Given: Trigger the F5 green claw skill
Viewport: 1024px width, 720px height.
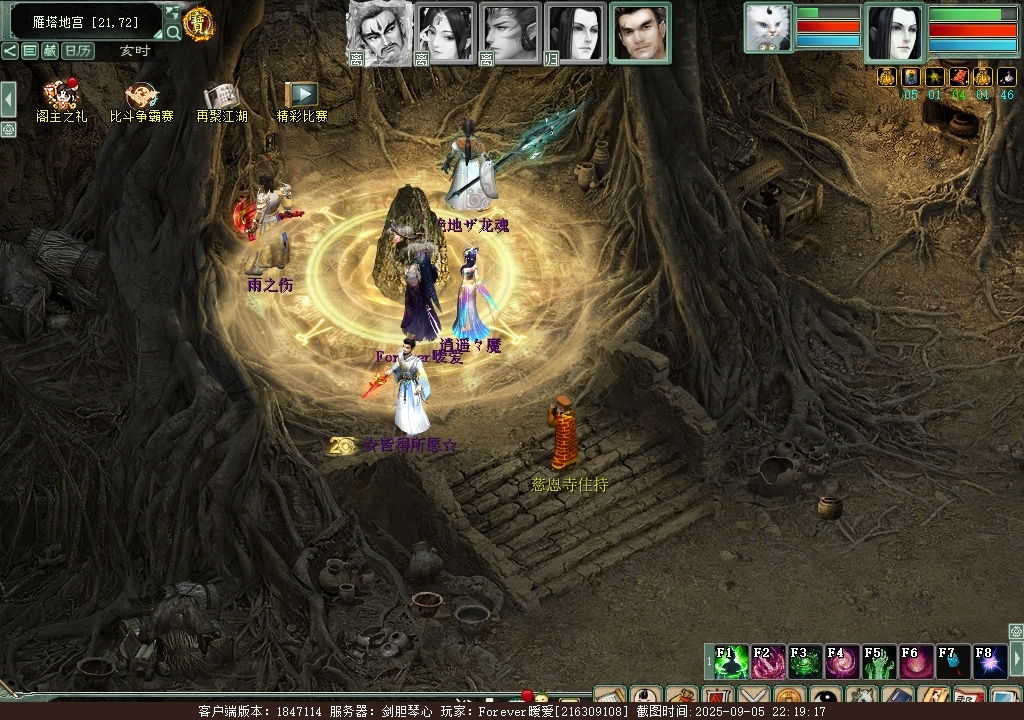Looking at the screenshot, I should coord(879,662).
